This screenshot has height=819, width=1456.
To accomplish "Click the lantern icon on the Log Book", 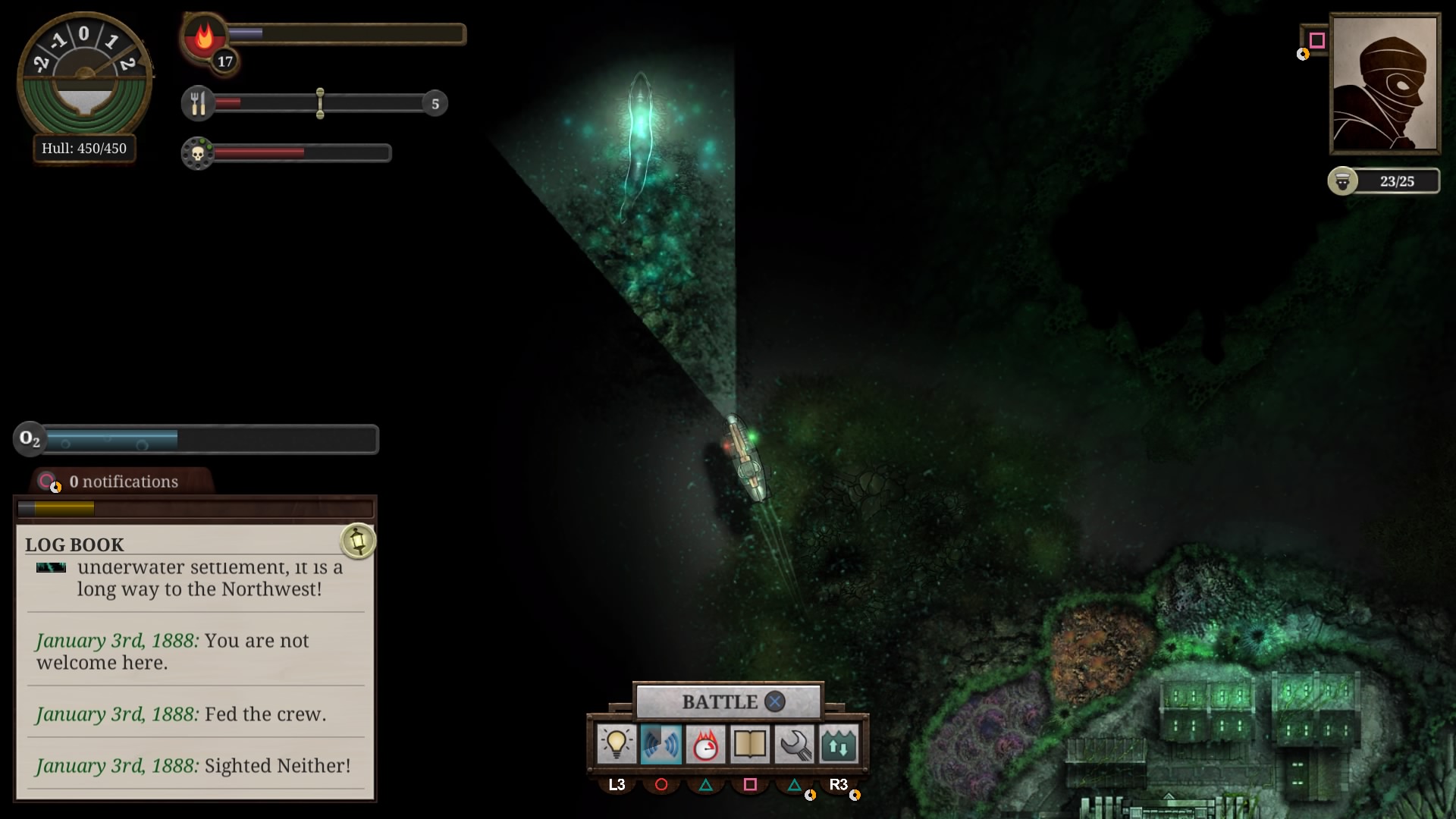I will click(358, 541).
